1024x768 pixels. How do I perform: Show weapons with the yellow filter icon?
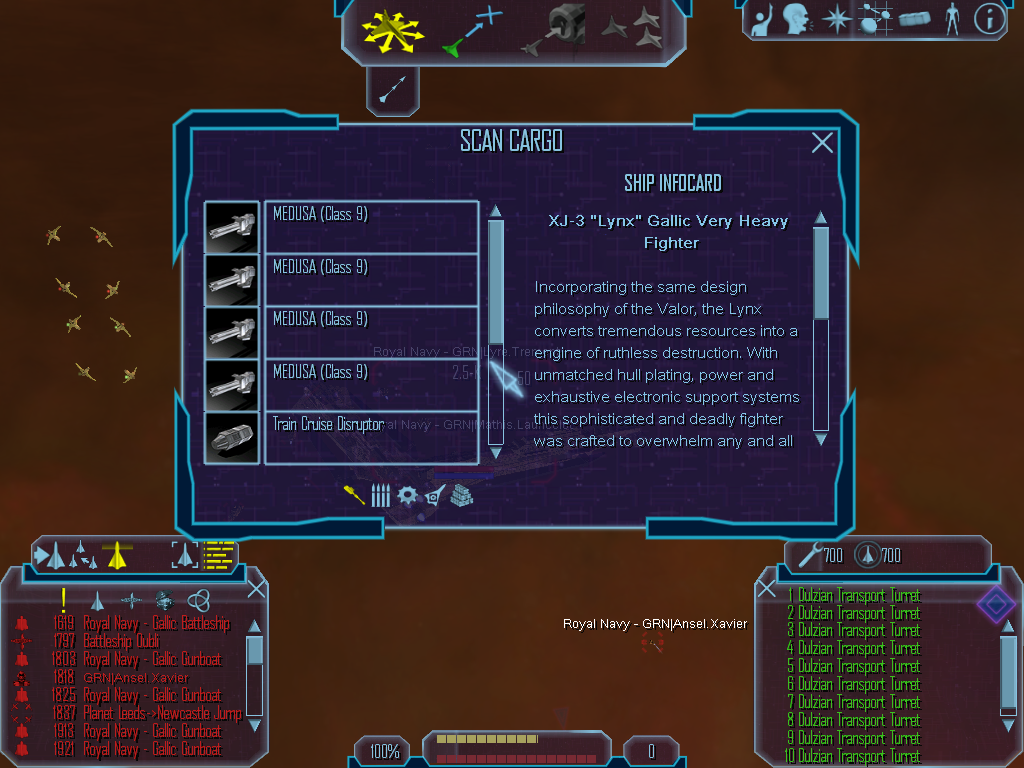click(x=354, y=495)
